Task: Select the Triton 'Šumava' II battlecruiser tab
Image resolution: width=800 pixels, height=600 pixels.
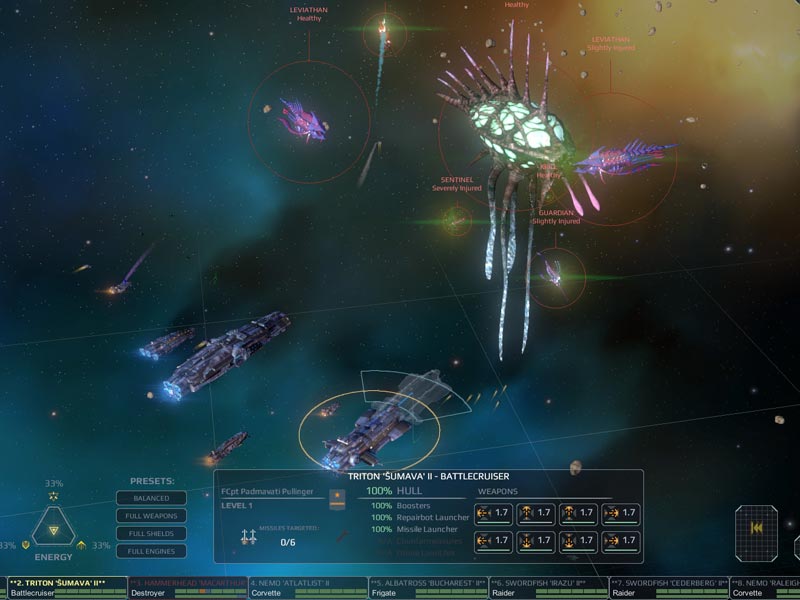Action: point(64,586)
